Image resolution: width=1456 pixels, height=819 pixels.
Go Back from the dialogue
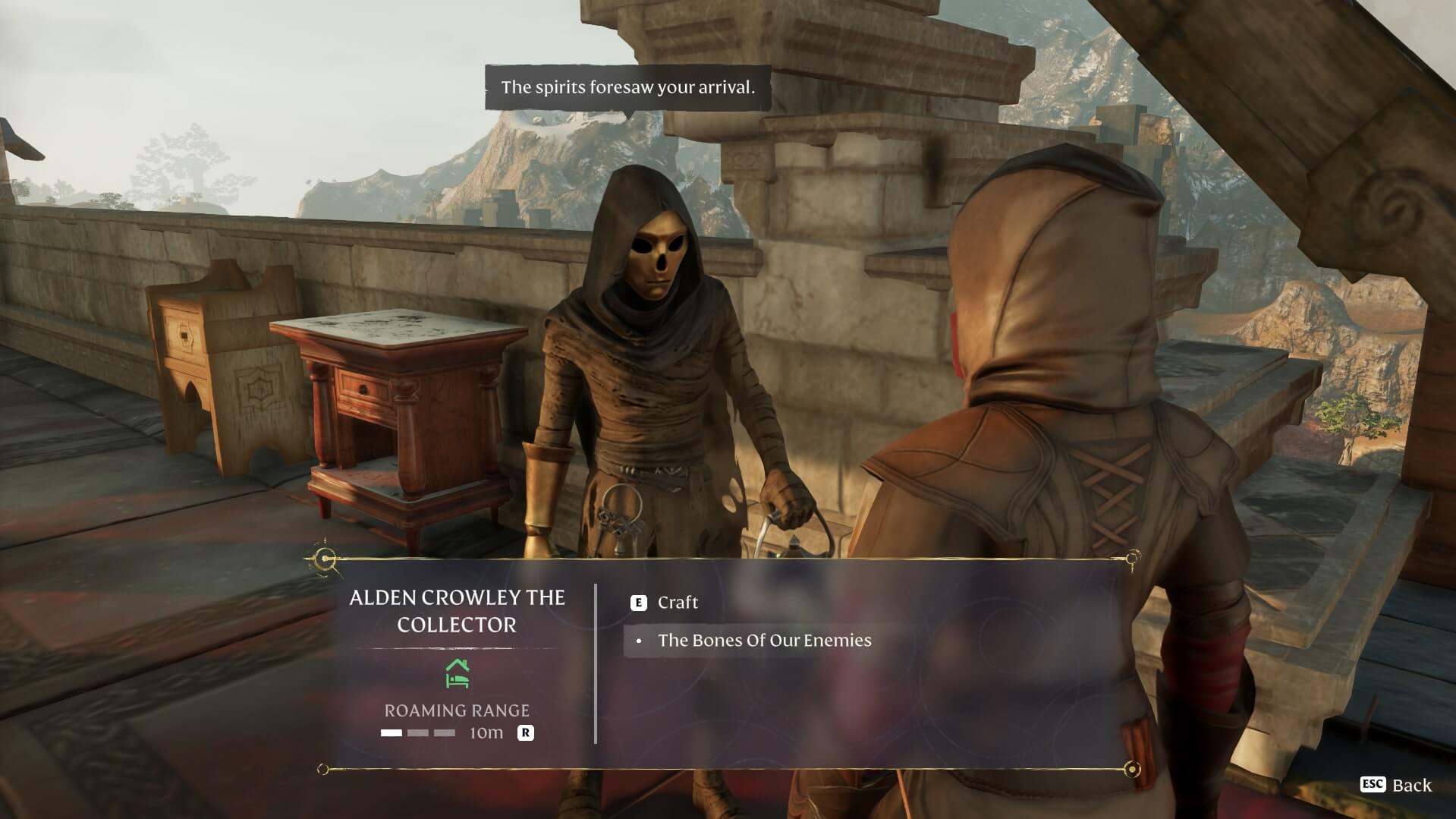(1397, 785)
